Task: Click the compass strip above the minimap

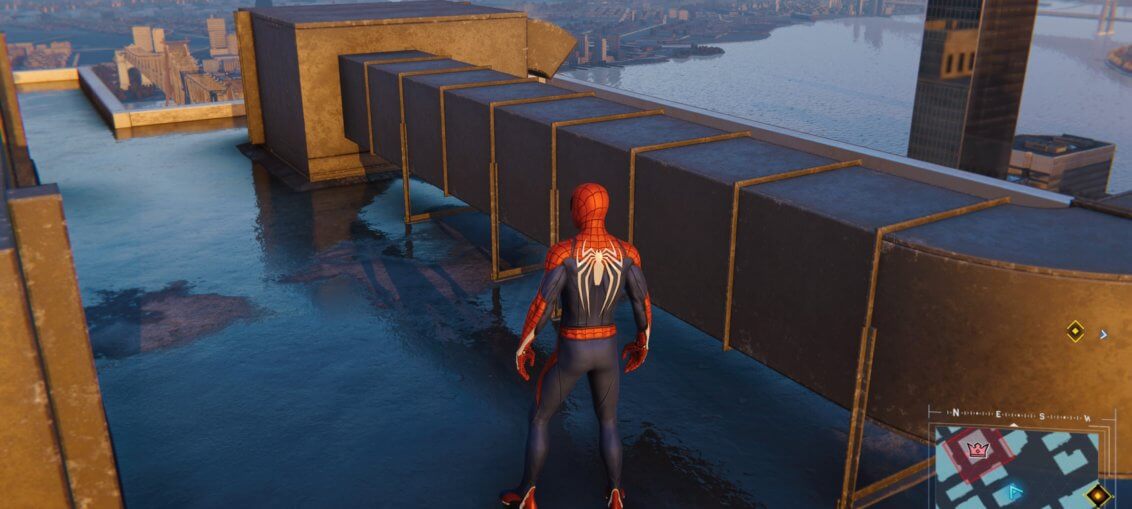Action: (x=1021, y=415)
